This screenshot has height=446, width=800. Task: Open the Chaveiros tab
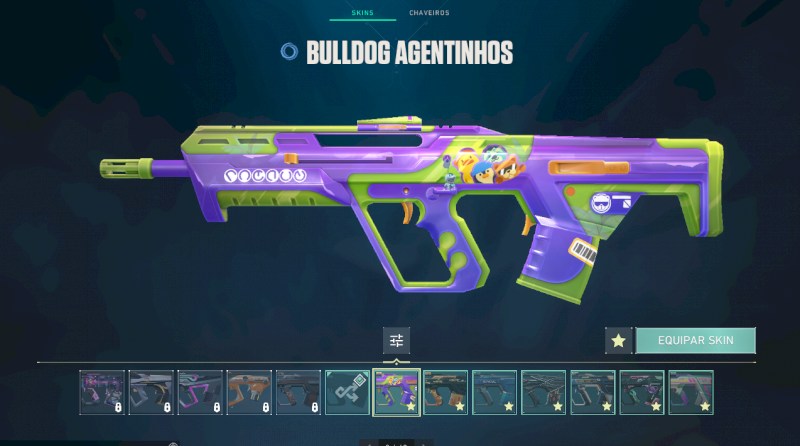(429, 13)
